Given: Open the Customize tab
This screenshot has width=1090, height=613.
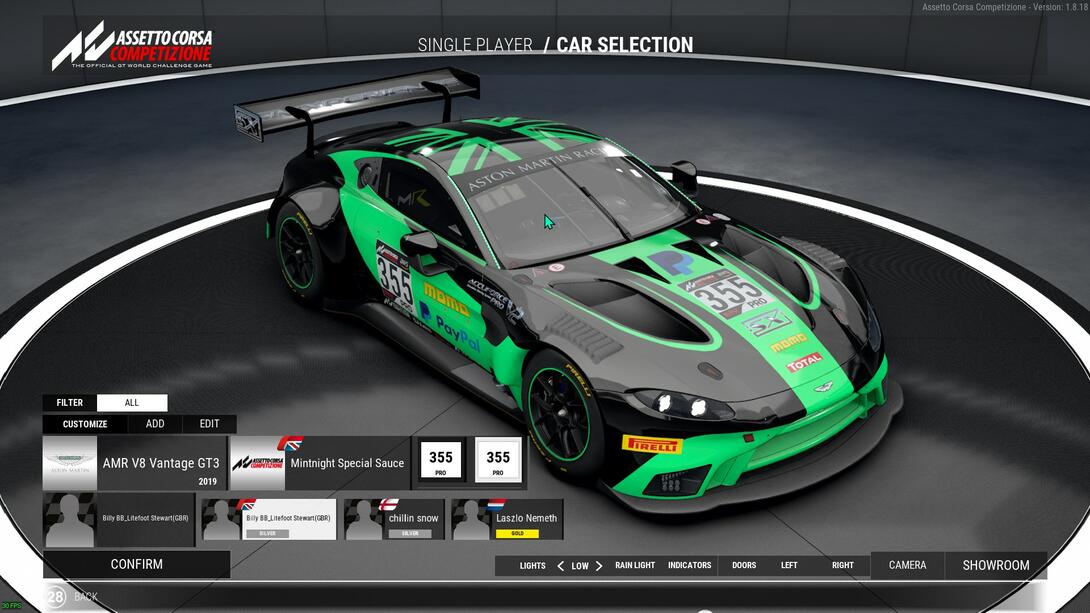Looking at the screenshot, I should tap(85, 424).
